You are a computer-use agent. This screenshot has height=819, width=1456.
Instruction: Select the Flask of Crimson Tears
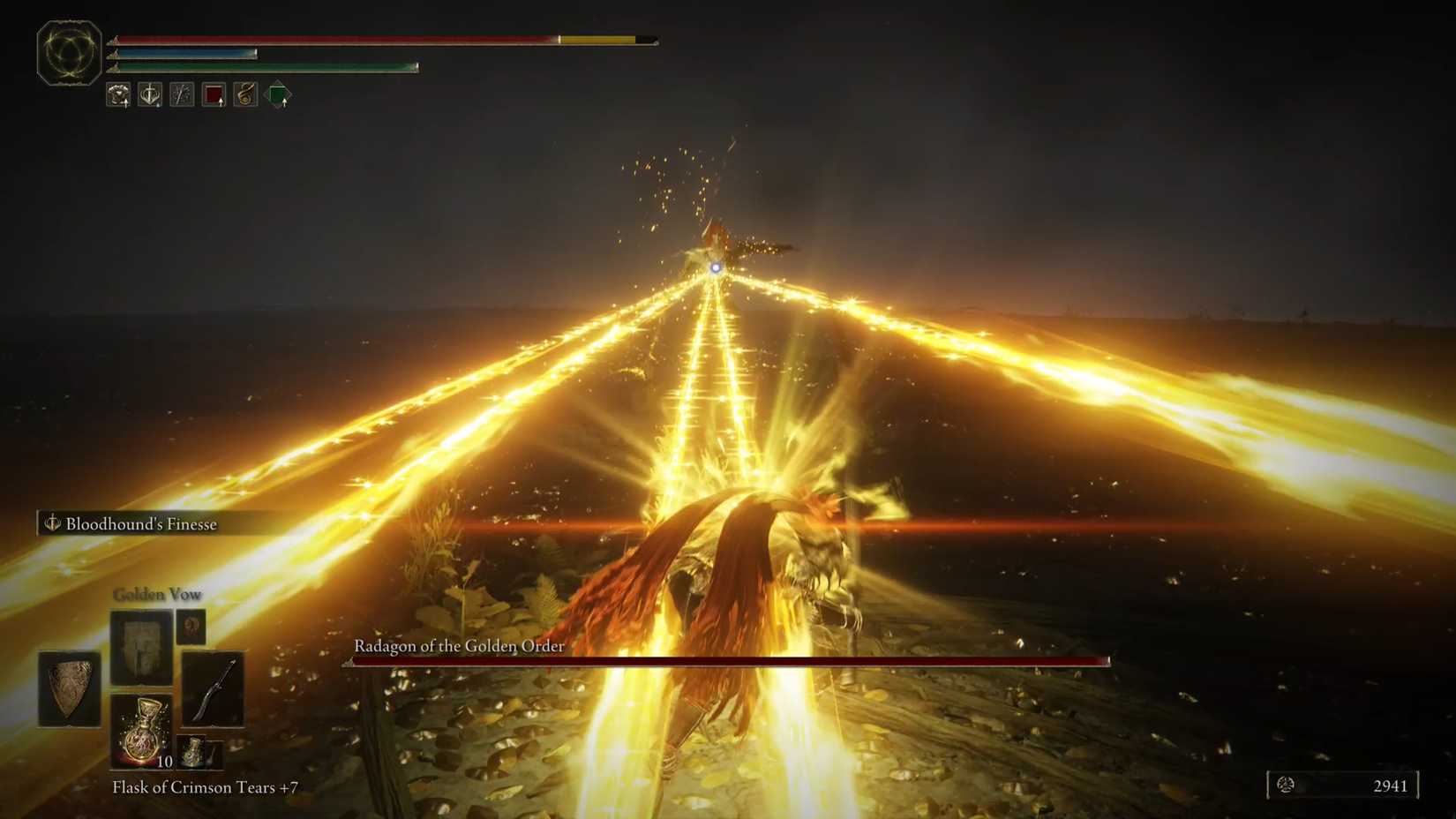point(141,731)
